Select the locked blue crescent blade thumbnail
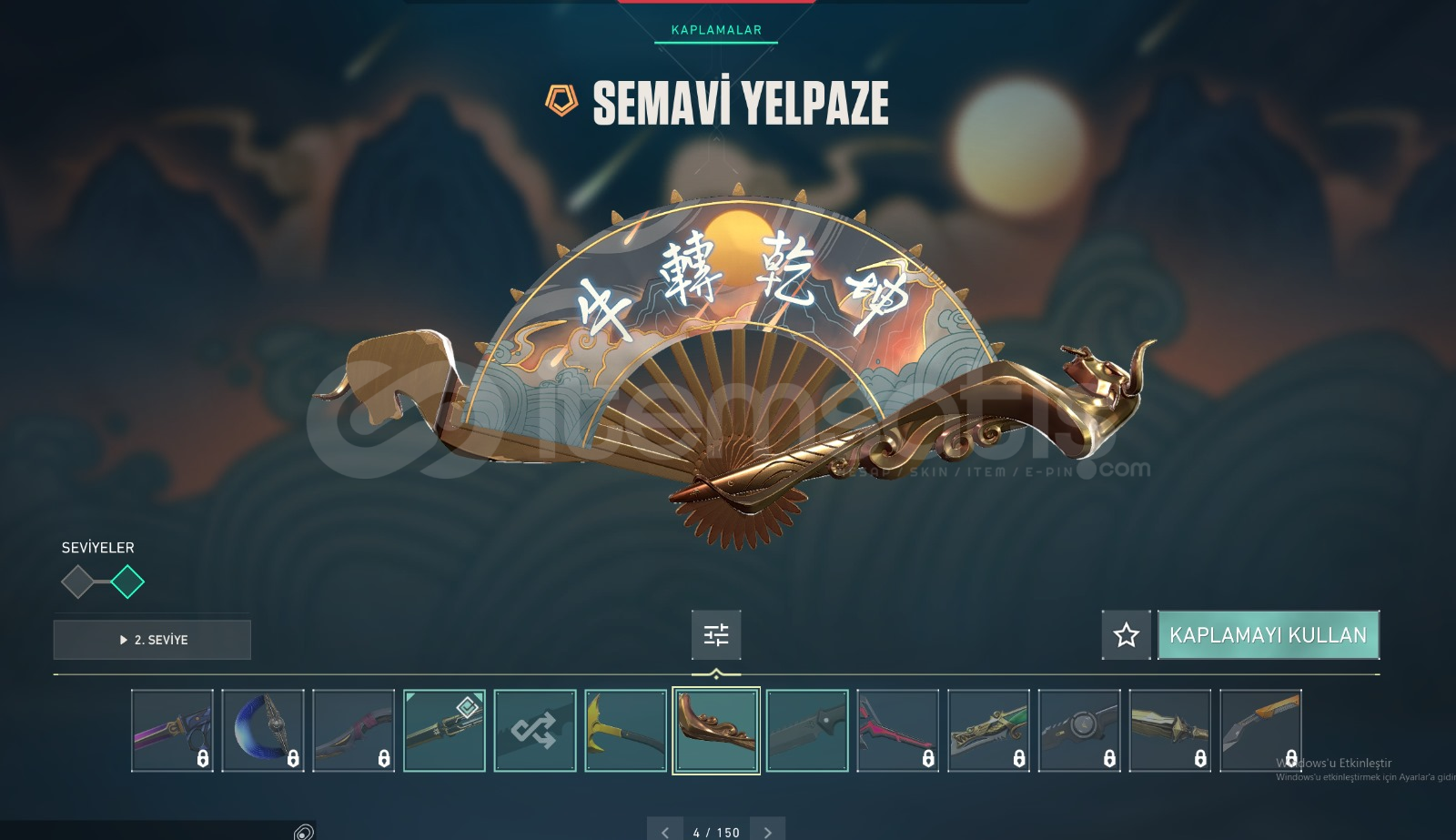Image resolution: width=1456 pixels, height=840 pixels. (x=263, y=731)
